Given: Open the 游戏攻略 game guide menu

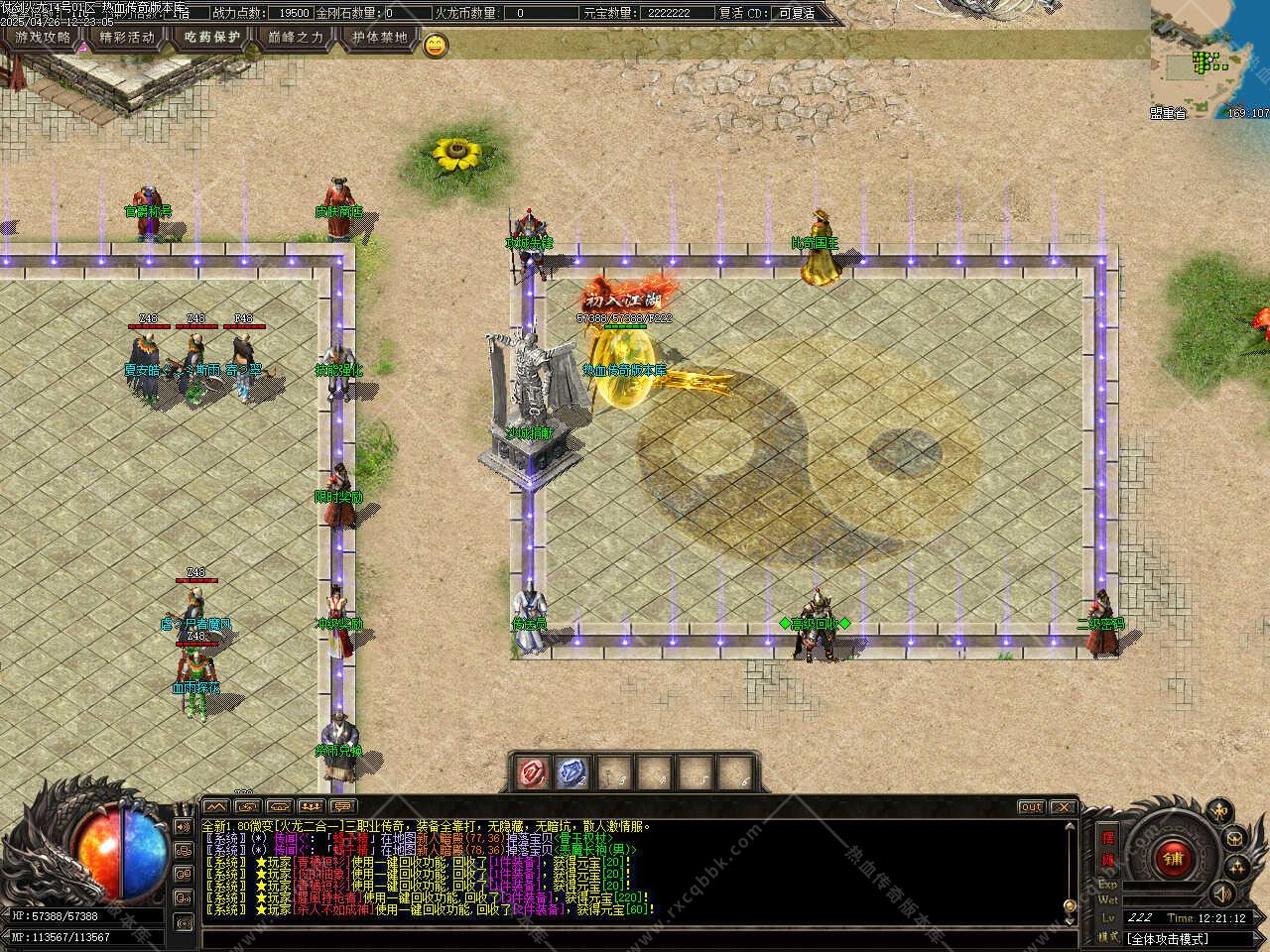Looking at the screenshot, I should 43,38.
